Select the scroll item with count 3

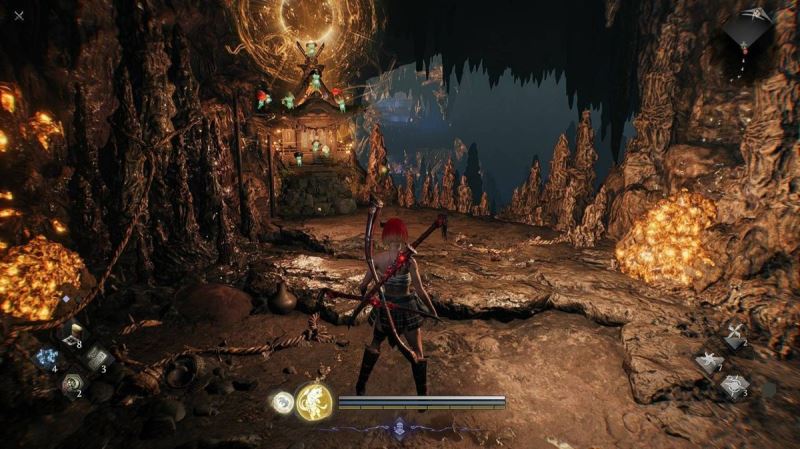point(97,358)
